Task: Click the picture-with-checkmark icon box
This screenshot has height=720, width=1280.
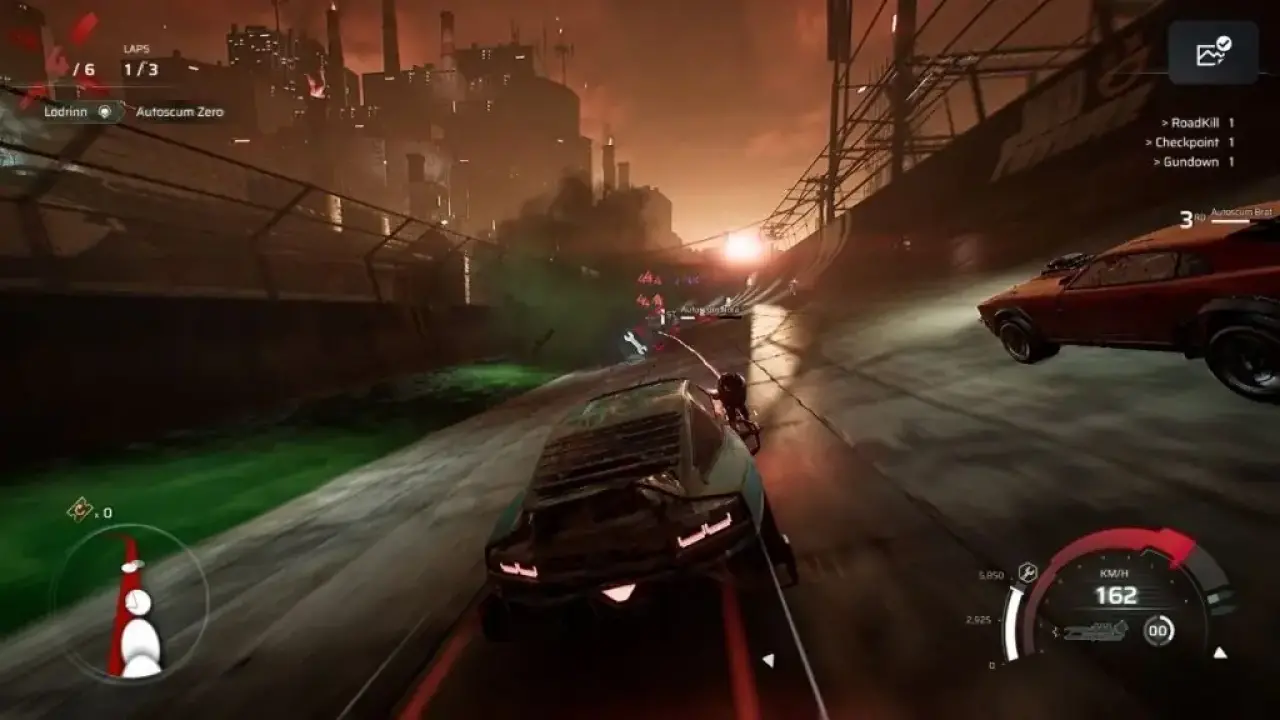Action: (x=1213, y=52)
